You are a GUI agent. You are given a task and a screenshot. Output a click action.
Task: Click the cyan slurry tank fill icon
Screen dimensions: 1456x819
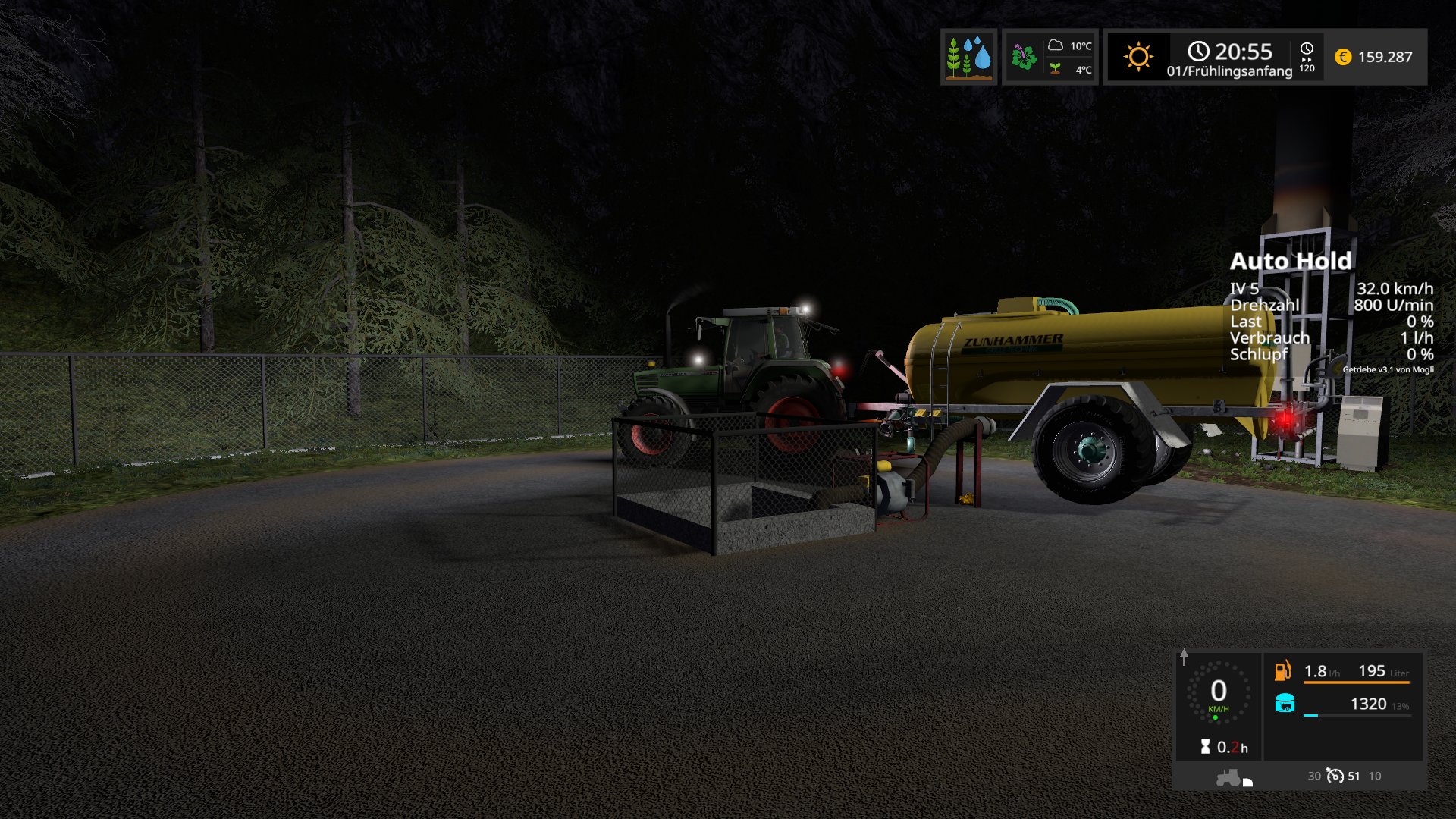coord(1285,704)
